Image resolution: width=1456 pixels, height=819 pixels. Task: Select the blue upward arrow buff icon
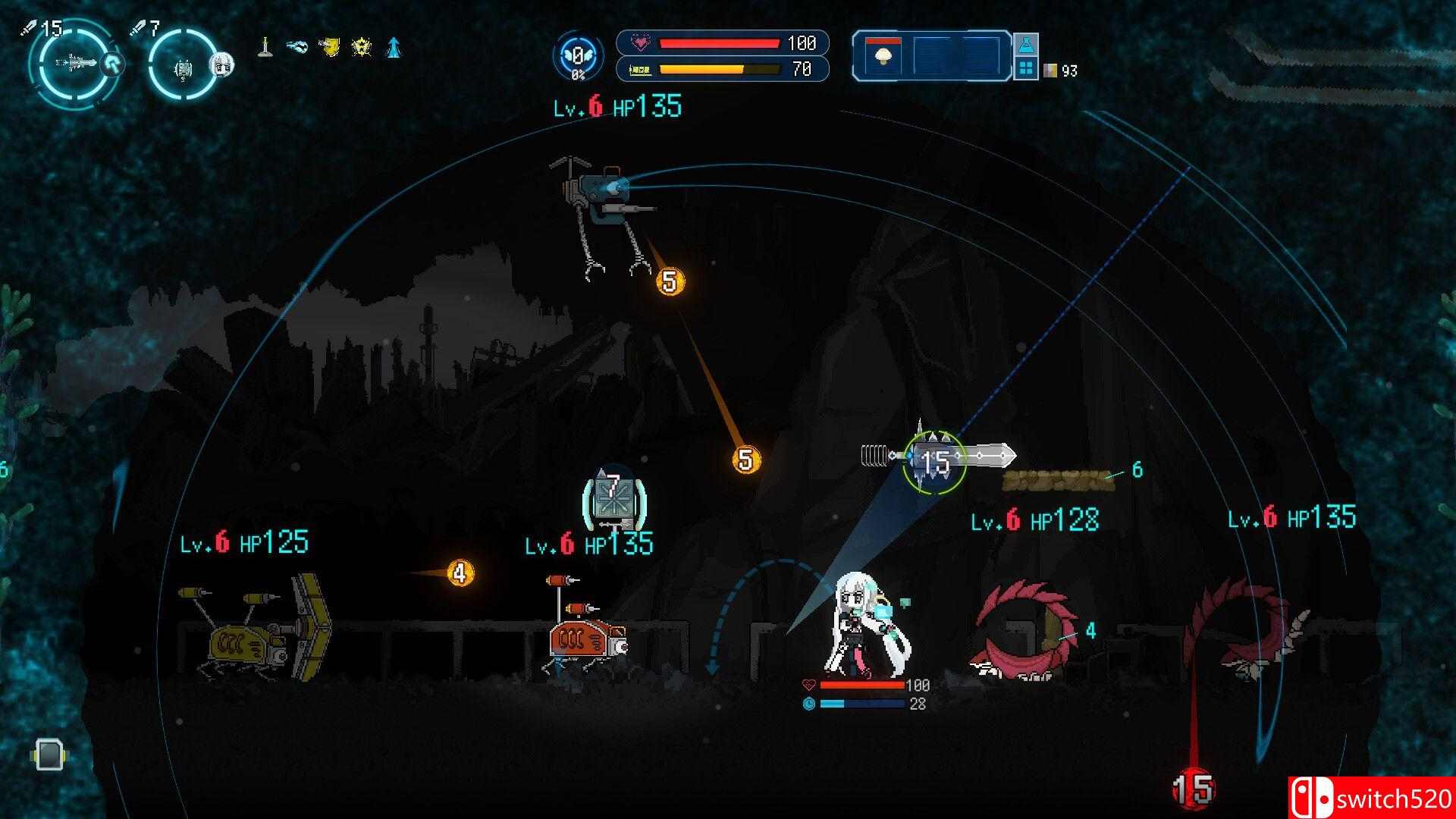point(394,48)
